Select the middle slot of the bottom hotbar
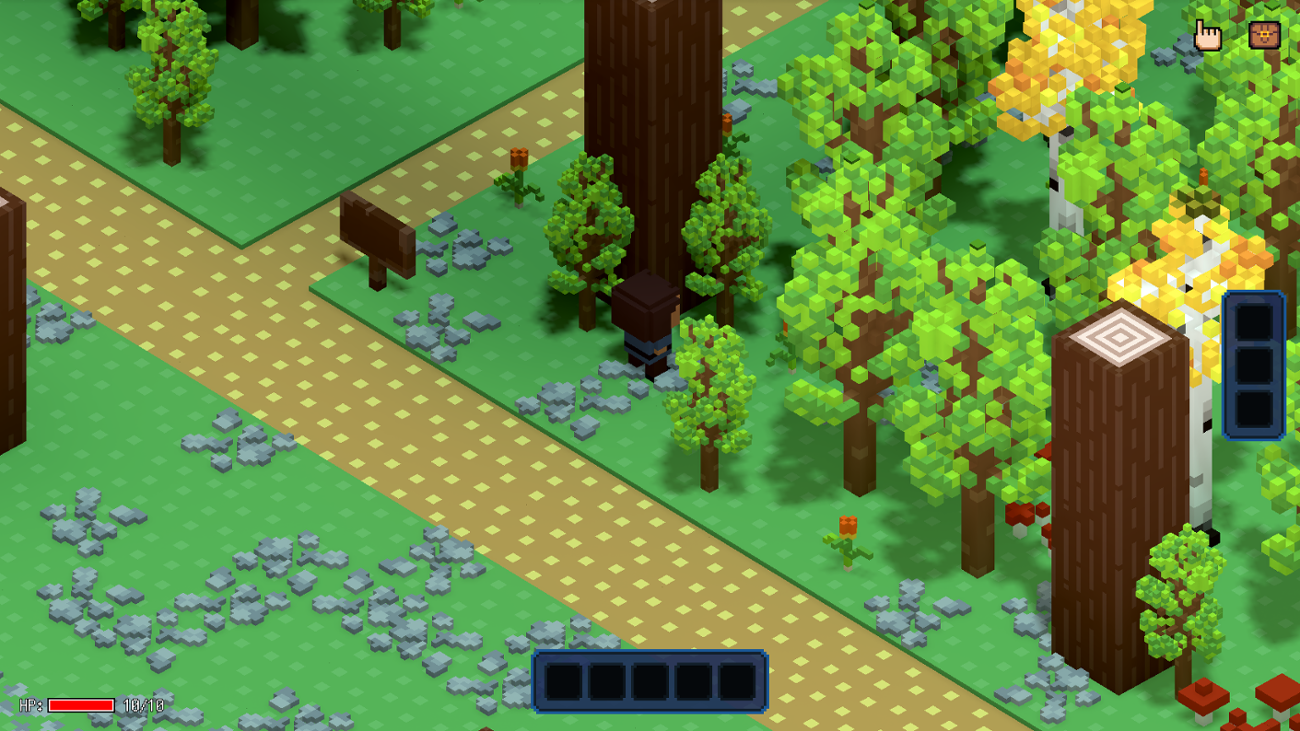 pos(651,679)
